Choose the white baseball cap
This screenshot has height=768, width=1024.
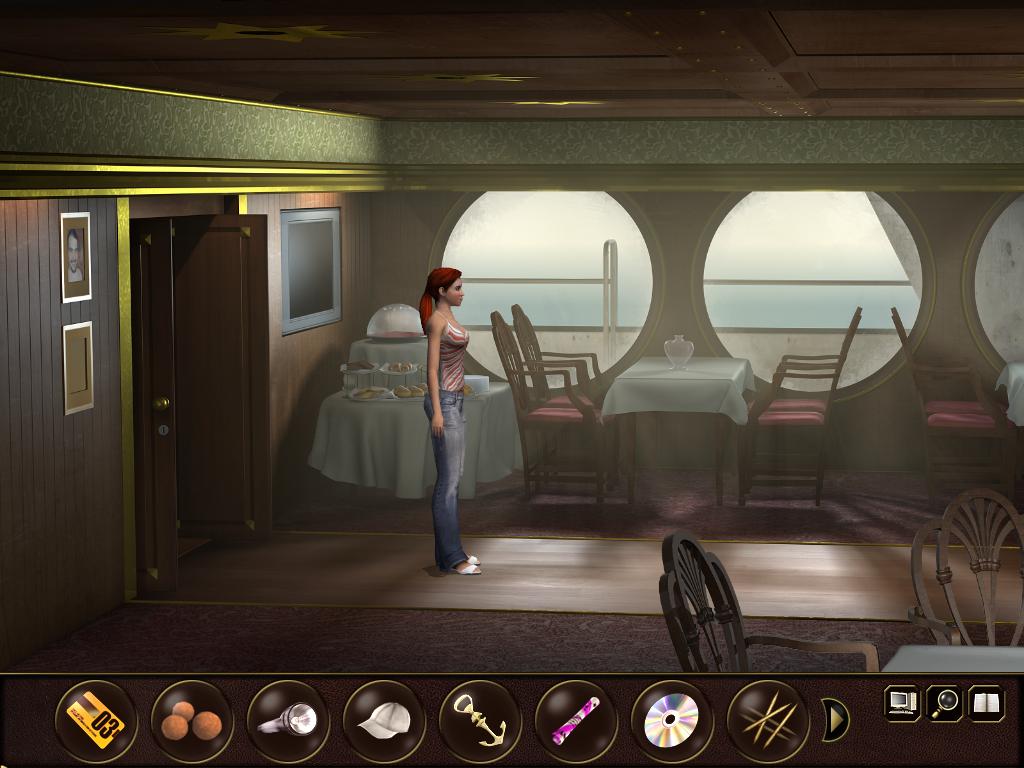pos(384,720)
